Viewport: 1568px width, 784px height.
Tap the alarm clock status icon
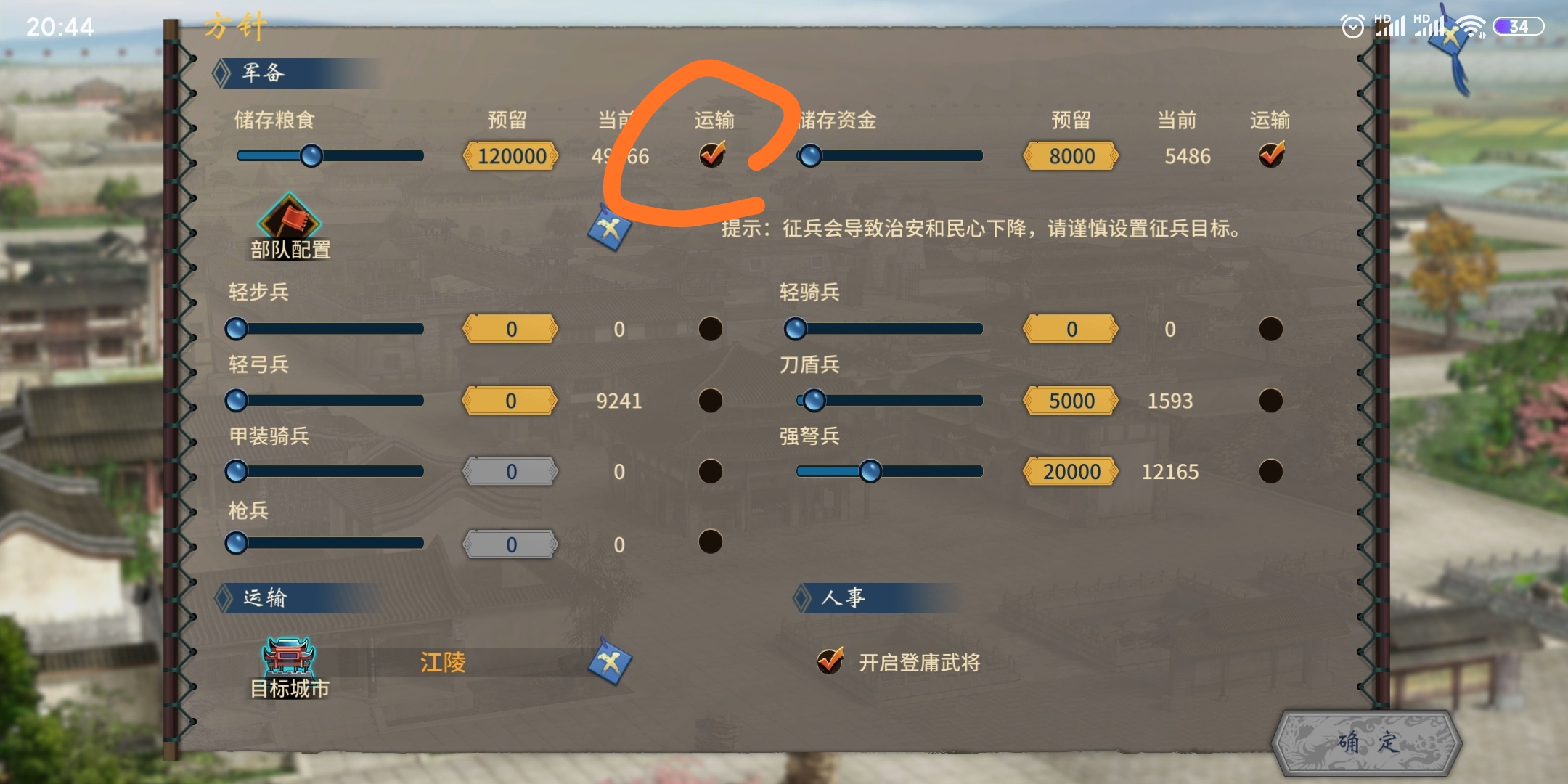pyautogui.click(x=1355, y=25)
